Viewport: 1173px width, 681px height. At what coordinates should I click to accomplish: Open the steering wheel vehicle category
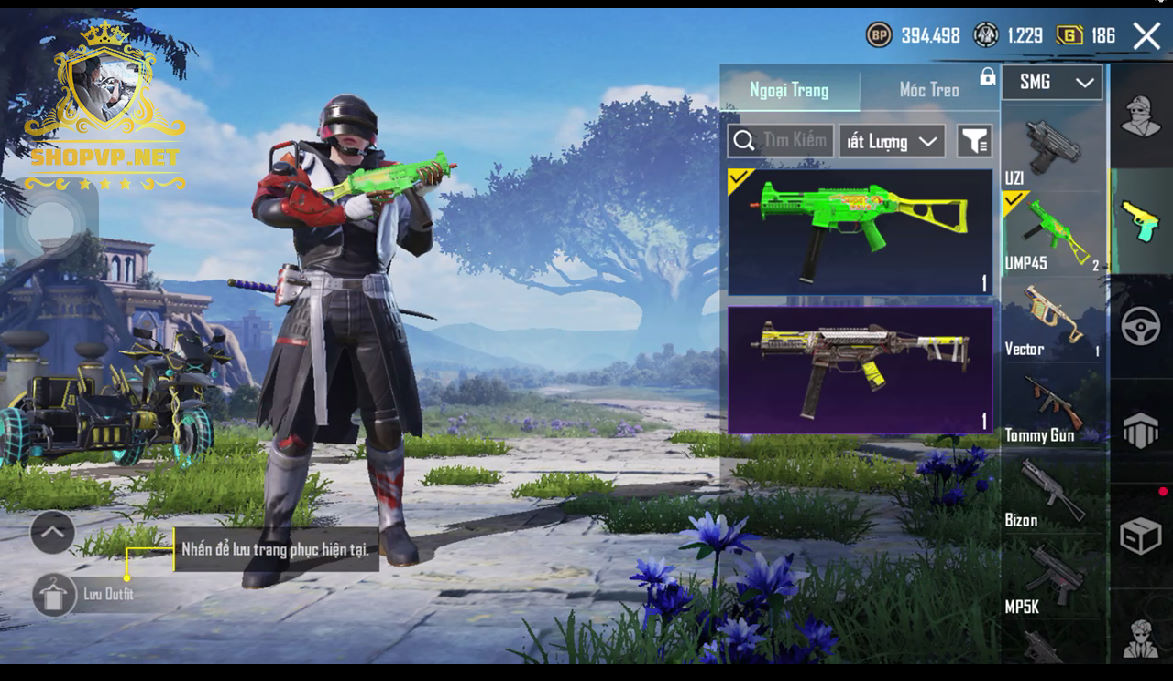(x=1141, y=326)
